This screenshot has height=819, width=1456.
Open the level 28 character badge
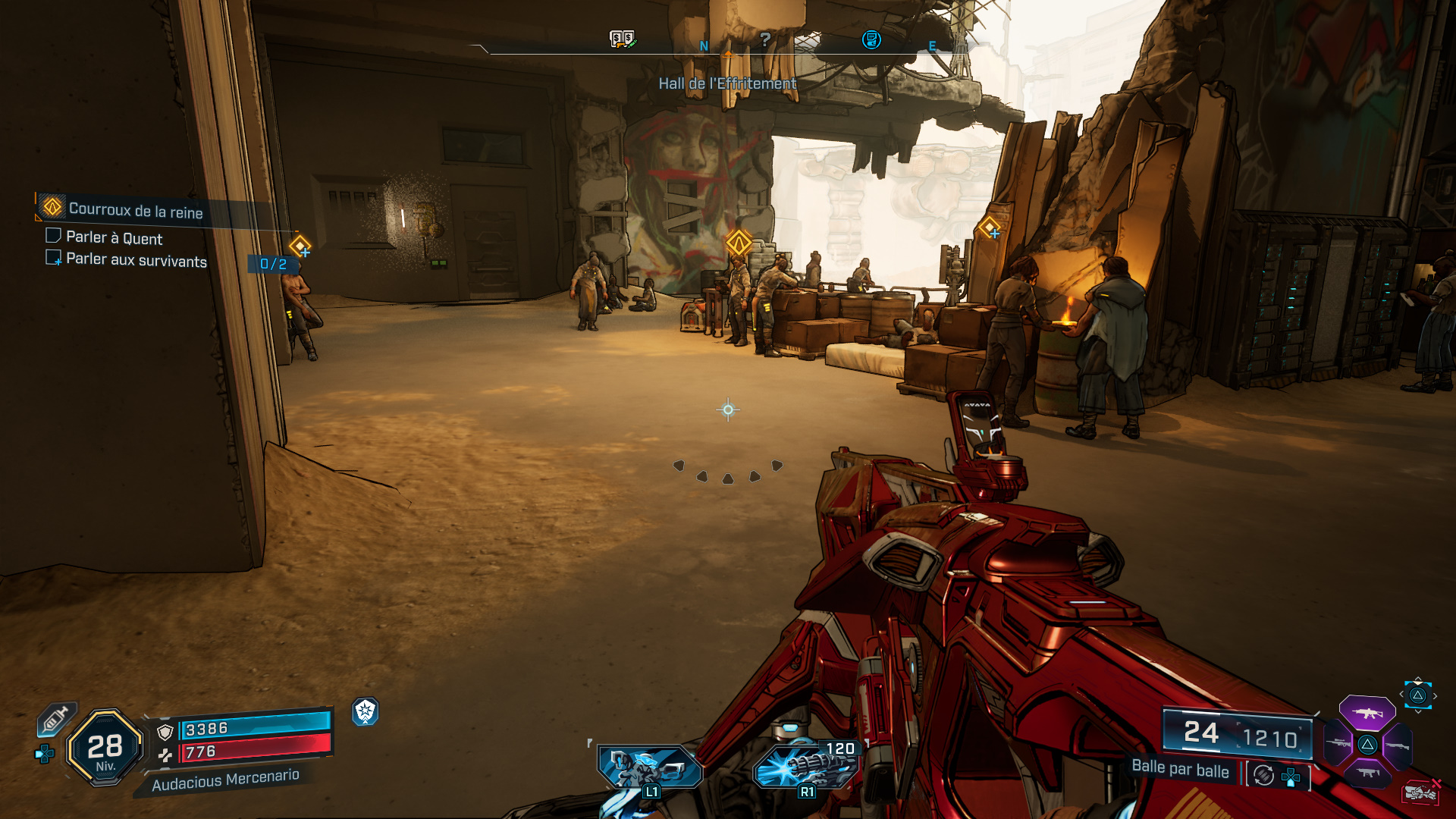(x=105, y=748)
